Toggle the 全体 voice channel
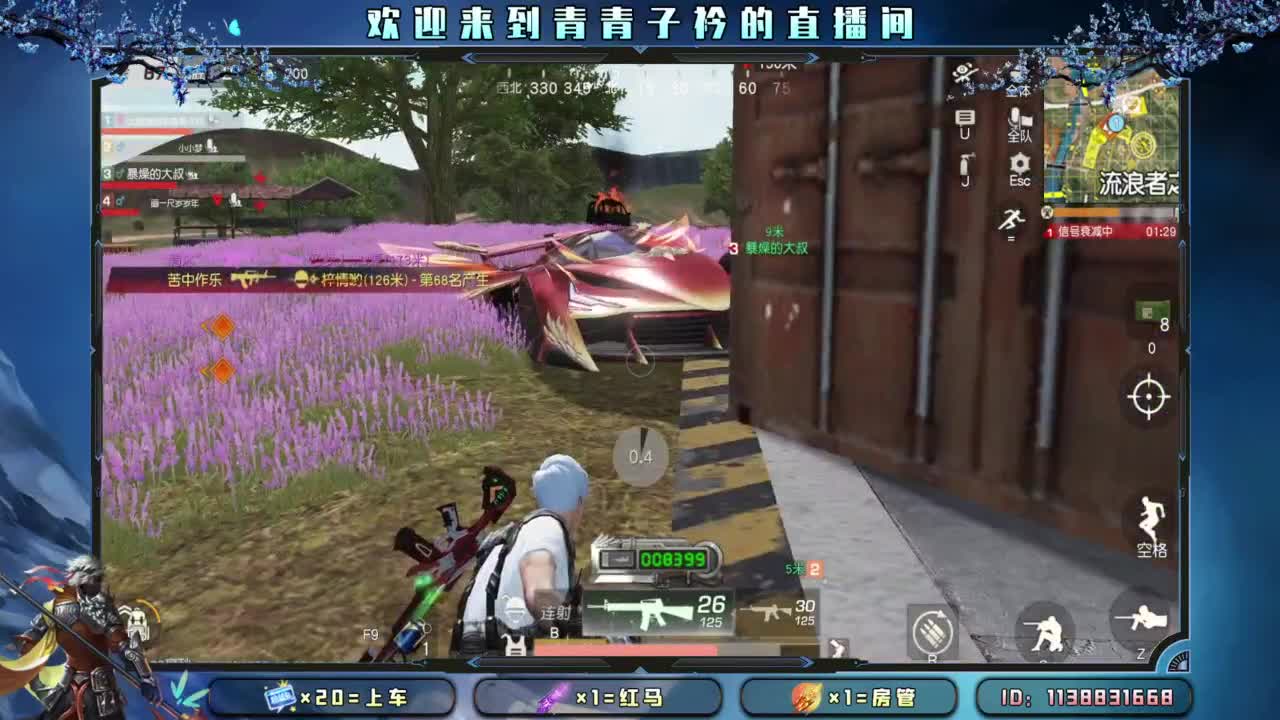 pos(1018,92)
